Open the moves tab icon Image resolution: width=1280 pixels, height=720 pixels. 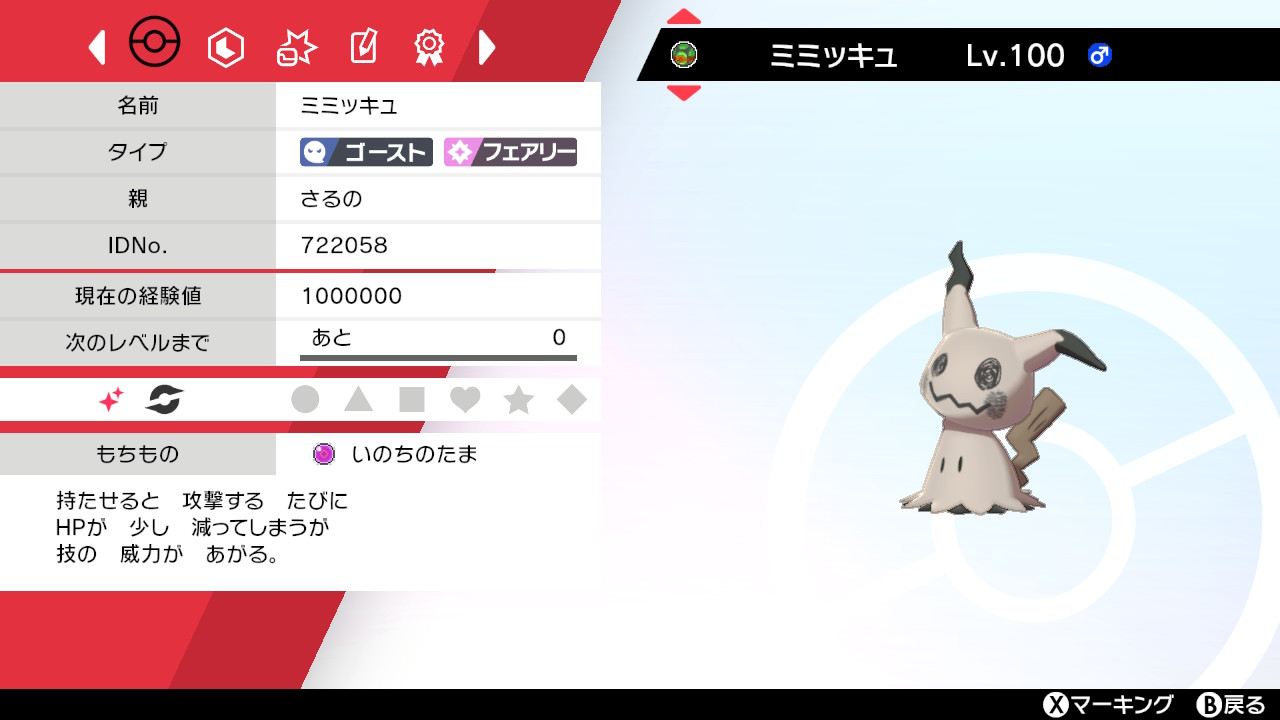pos(296,44)
